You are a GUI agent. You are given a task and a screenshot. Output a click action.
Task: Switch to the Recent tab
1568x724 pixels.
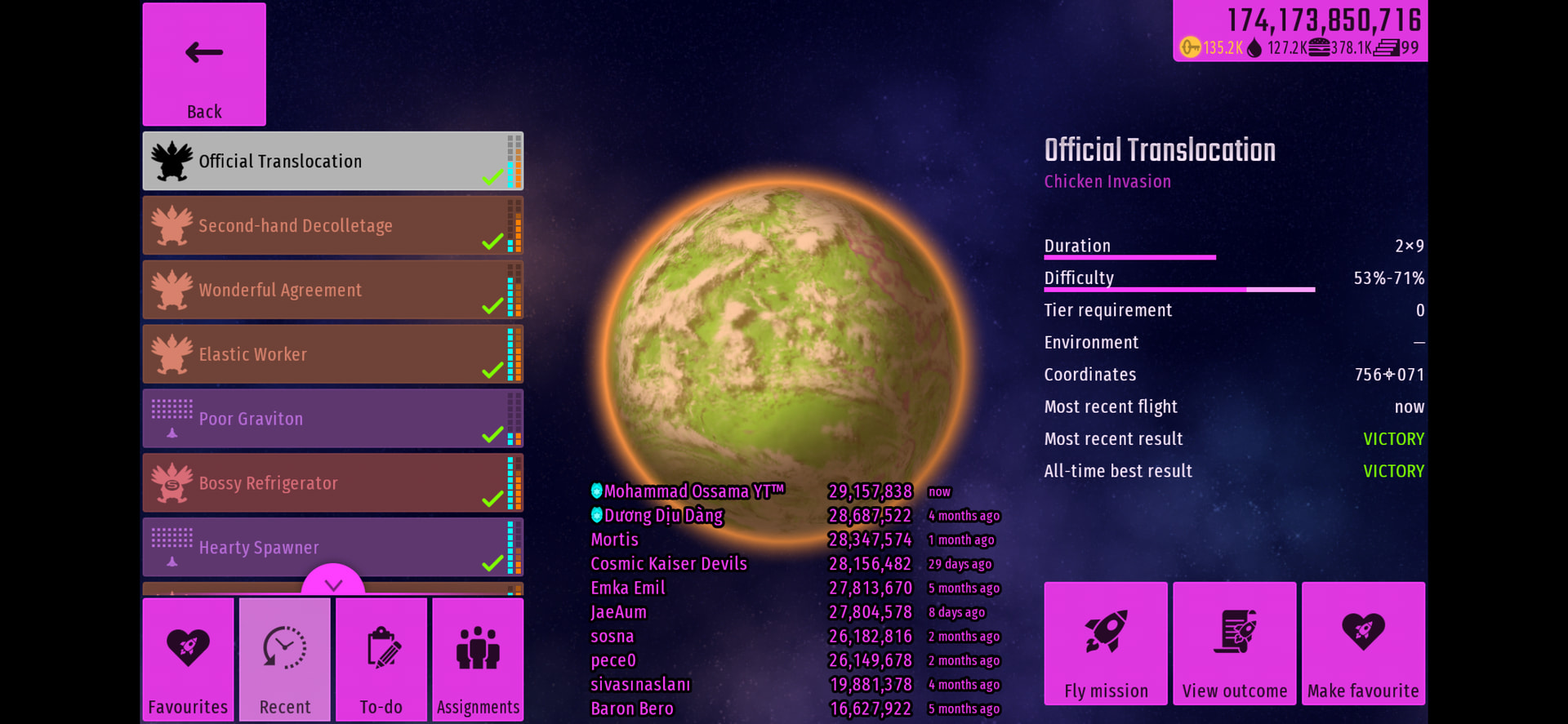click(x=285, y=660)
